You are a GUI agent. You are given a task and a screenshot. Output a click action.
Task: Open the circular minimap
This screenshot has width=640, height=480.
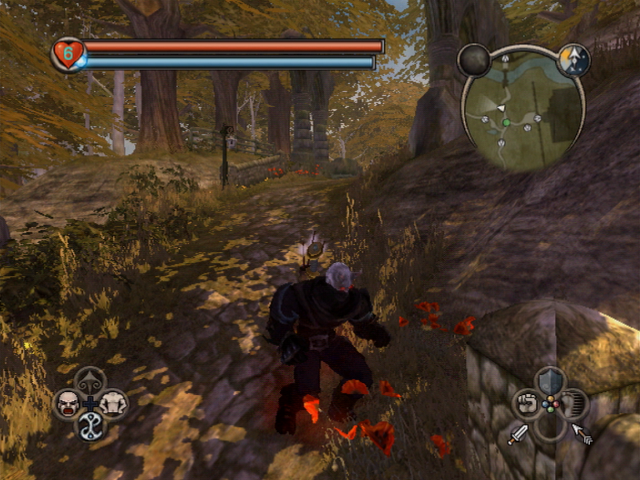[523, 108]
